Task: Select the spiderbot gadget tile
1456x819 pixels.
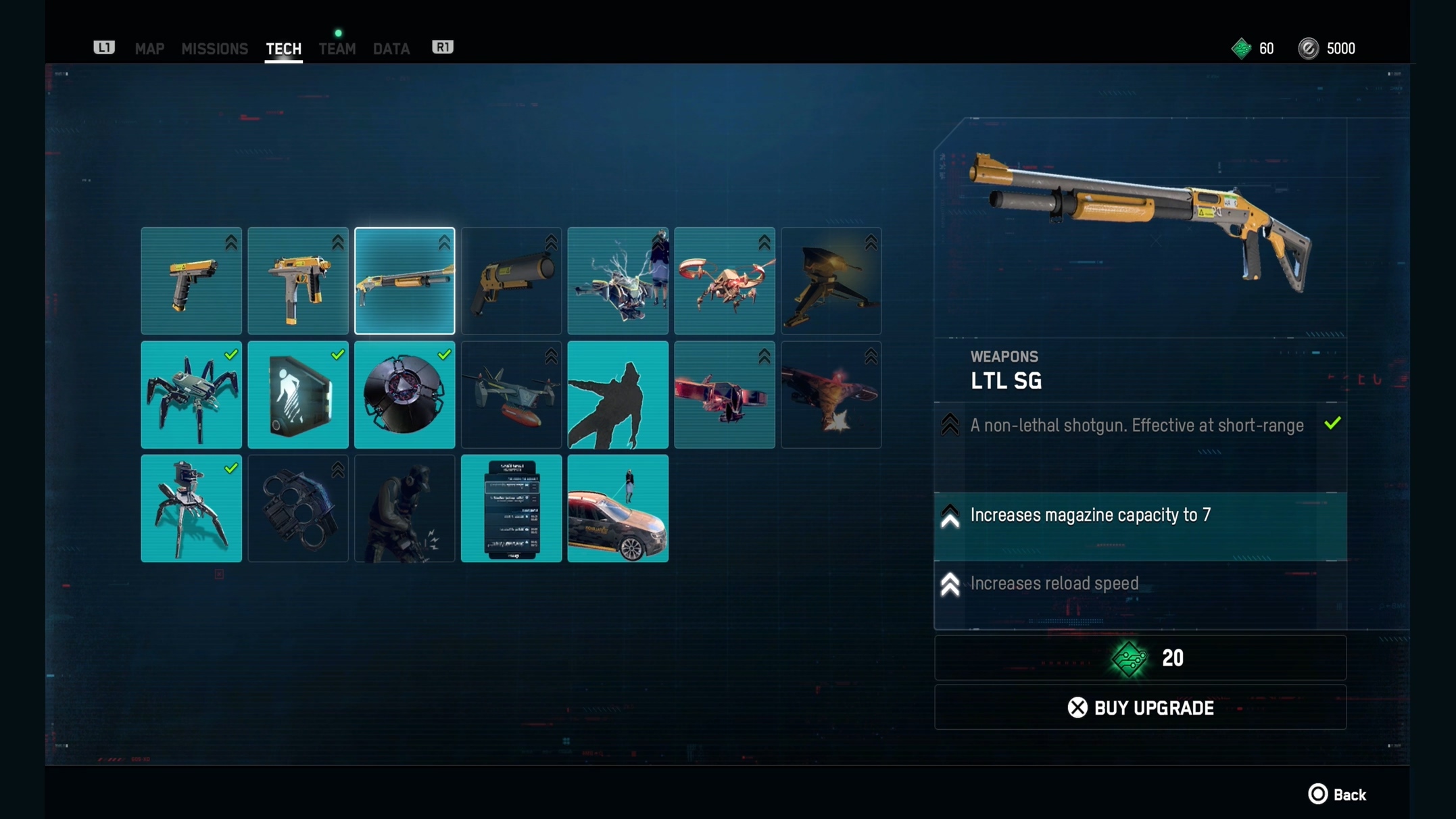Action: pos(191,395)
